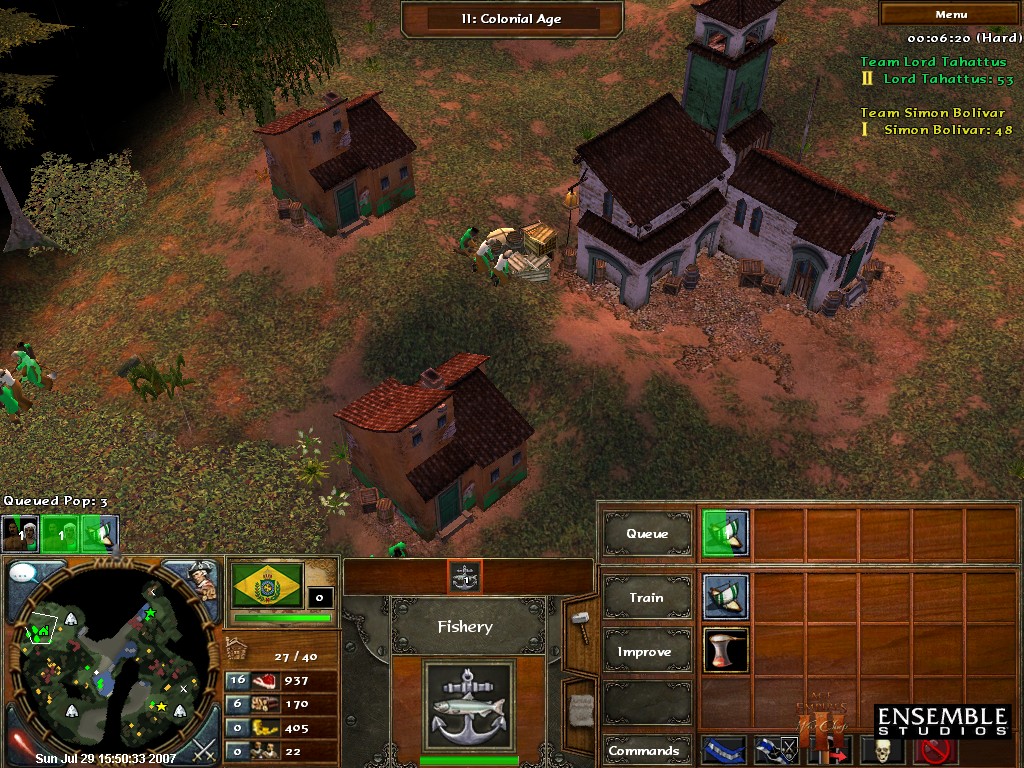Select the fishery icon in selection bar
This screenshot has width=1024, height=768.
pos(465,575)
